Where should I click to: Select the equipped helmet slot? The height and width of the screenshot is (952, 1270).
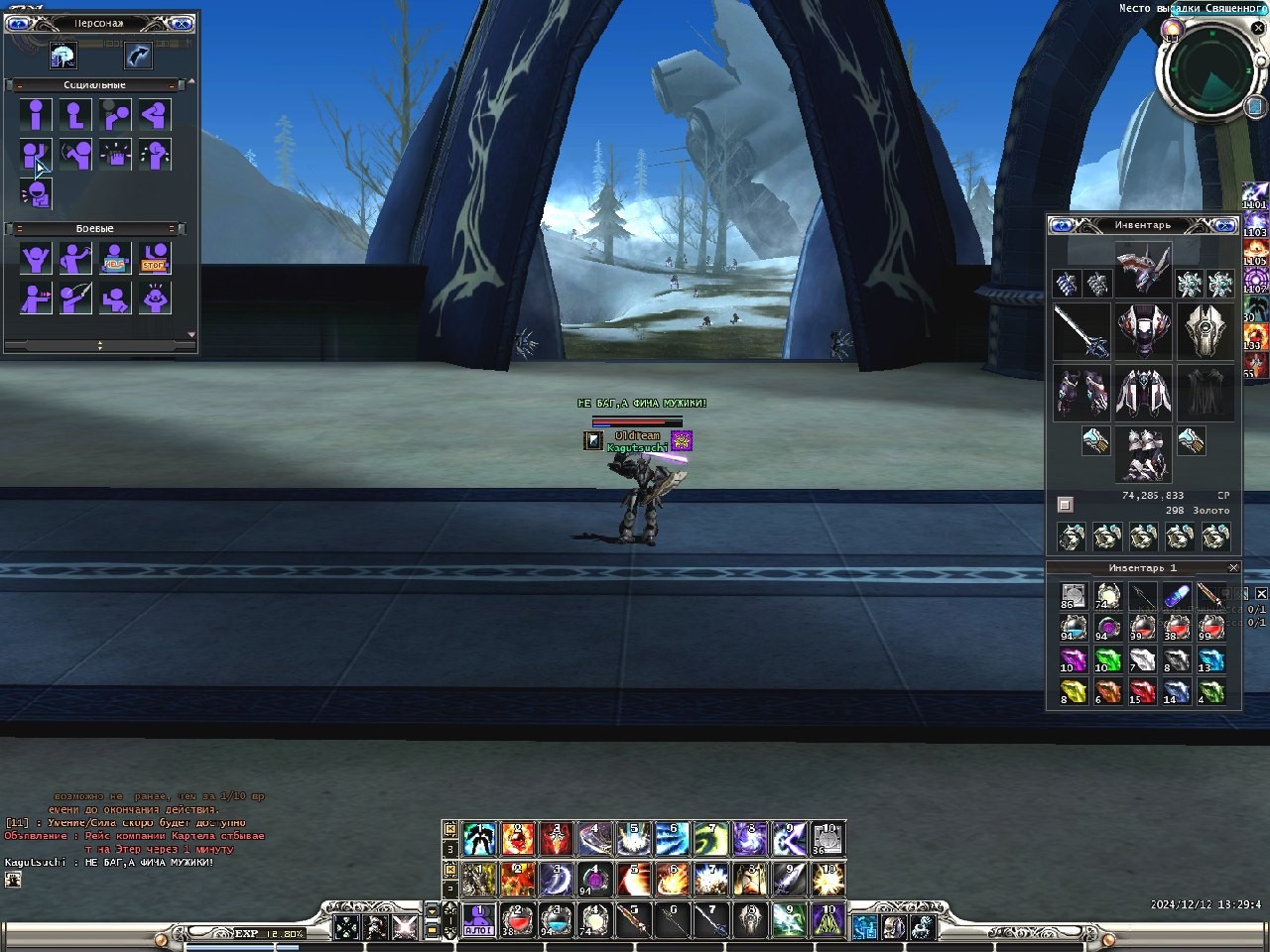1143,269
